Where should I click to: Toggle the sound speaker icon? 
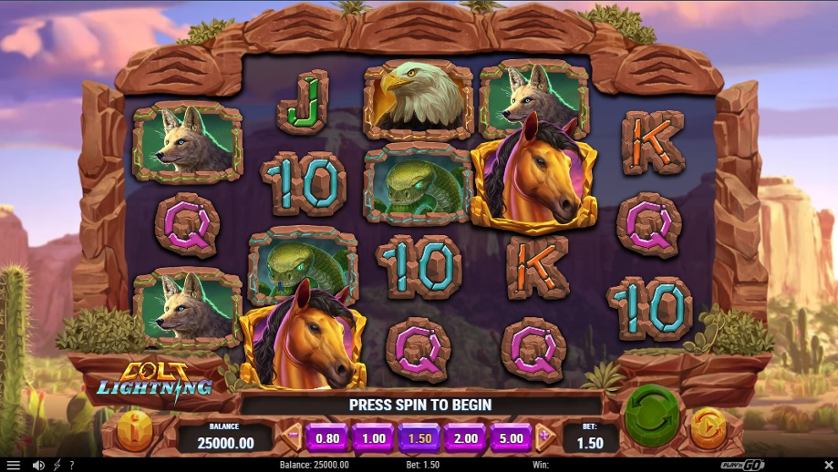tap(38, 465)
